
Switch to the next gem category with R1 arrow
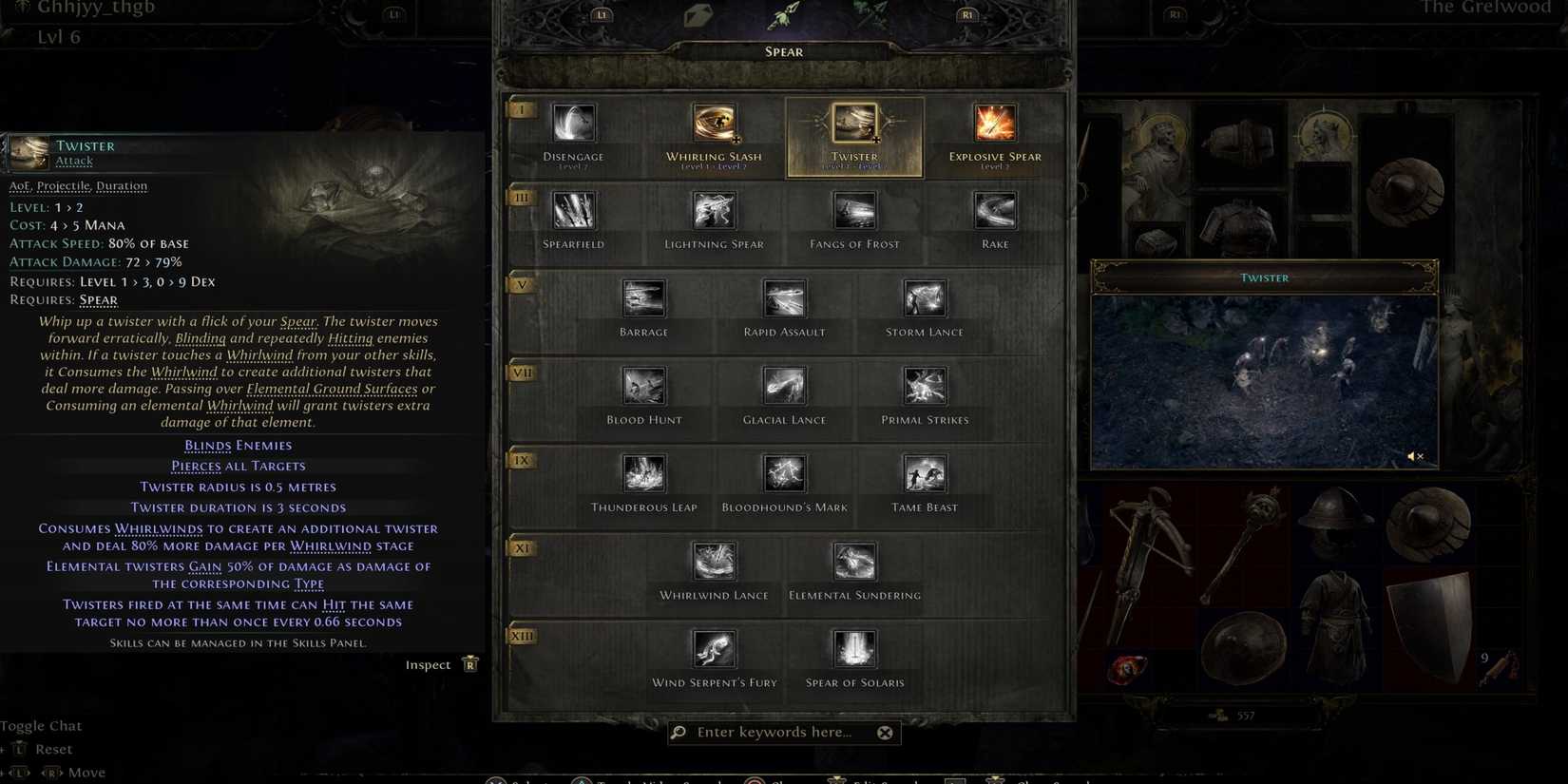pos(966,15)
